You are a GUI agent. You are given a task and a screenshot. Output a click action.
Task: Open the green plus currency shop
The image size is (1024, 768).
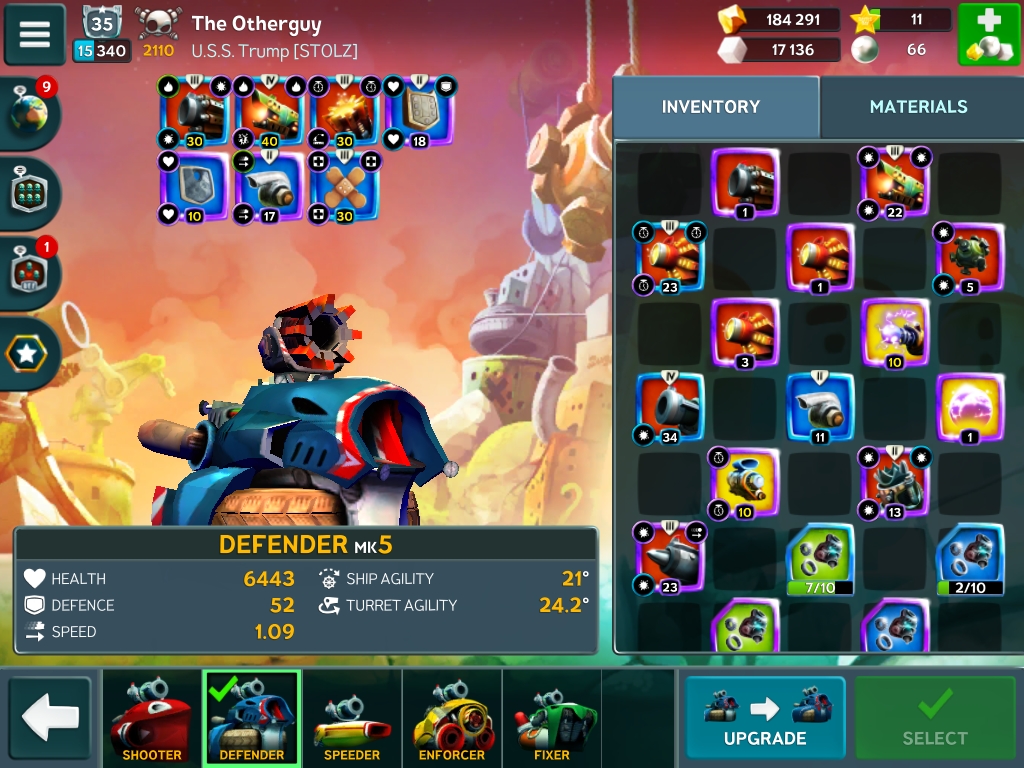(988, 35)
